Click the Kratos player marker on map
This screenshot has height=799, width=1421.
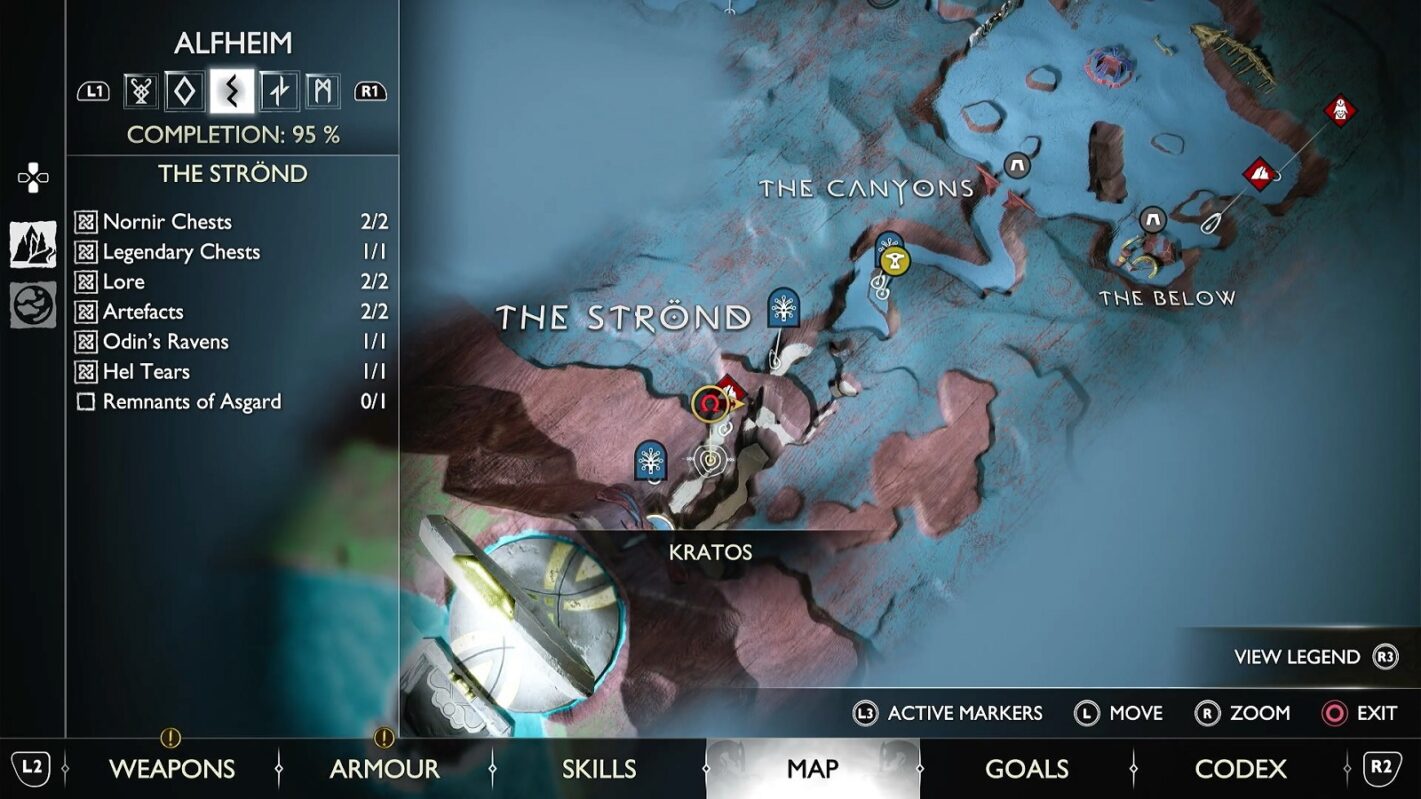pos(709,405)
